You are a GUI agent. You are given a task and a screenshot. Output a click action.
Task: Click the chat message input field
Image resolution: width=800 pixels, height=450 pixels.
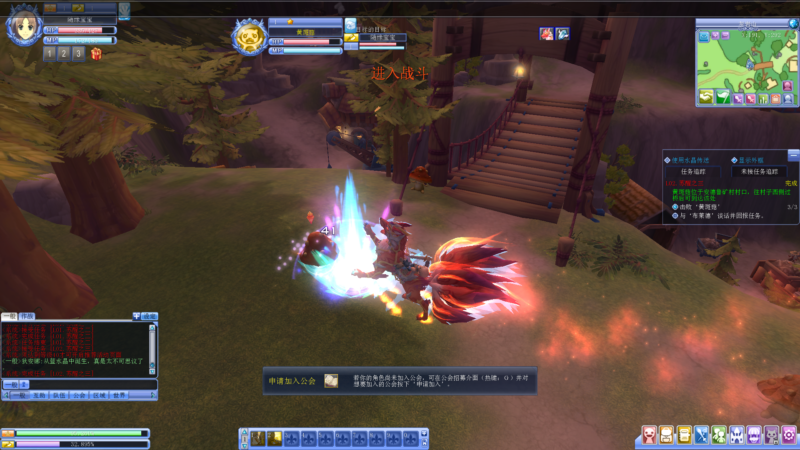point(90,384)
